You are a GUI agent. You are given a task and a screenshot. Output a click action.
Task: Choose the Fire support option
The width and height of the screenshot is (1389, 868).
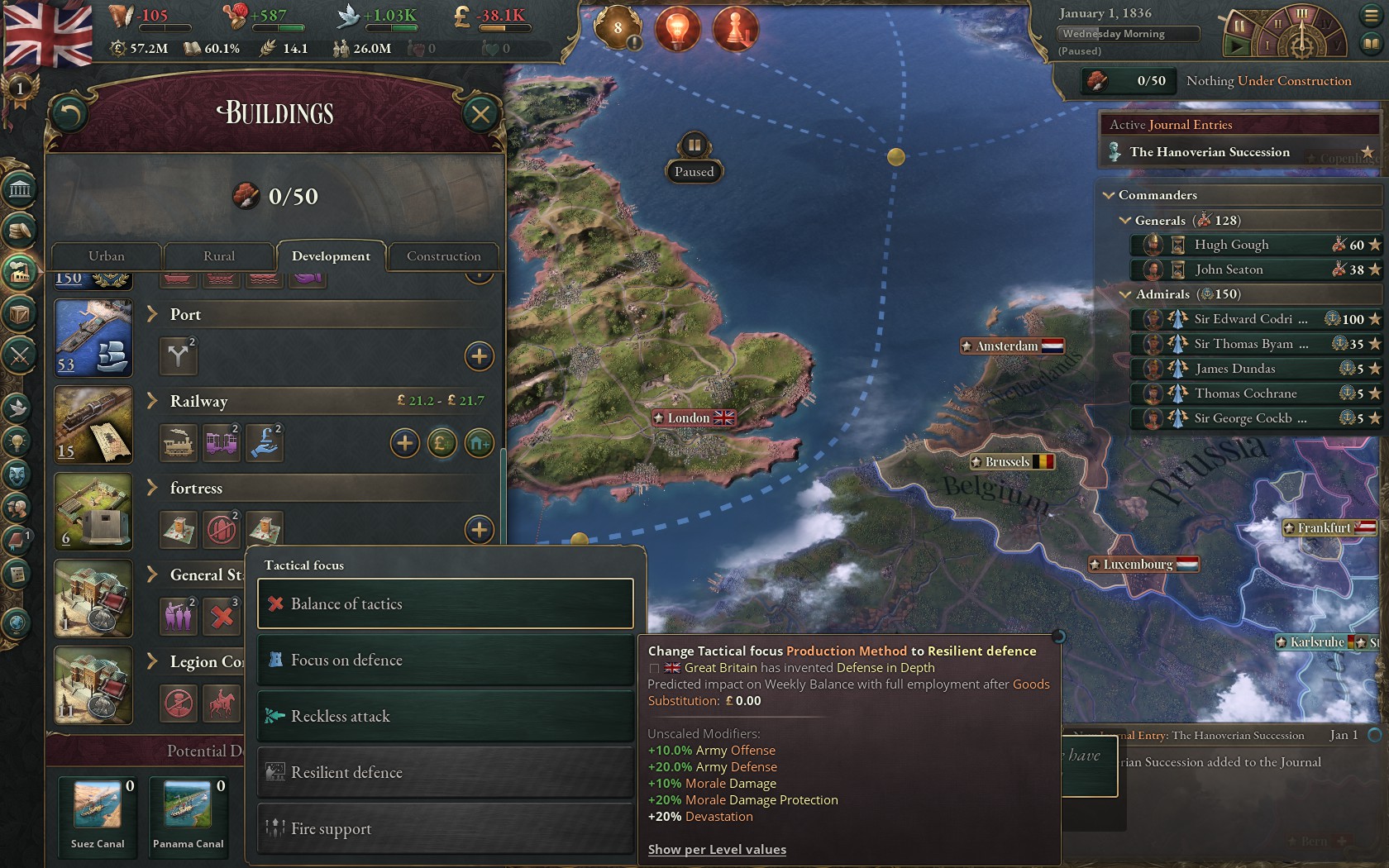(445, 828)
